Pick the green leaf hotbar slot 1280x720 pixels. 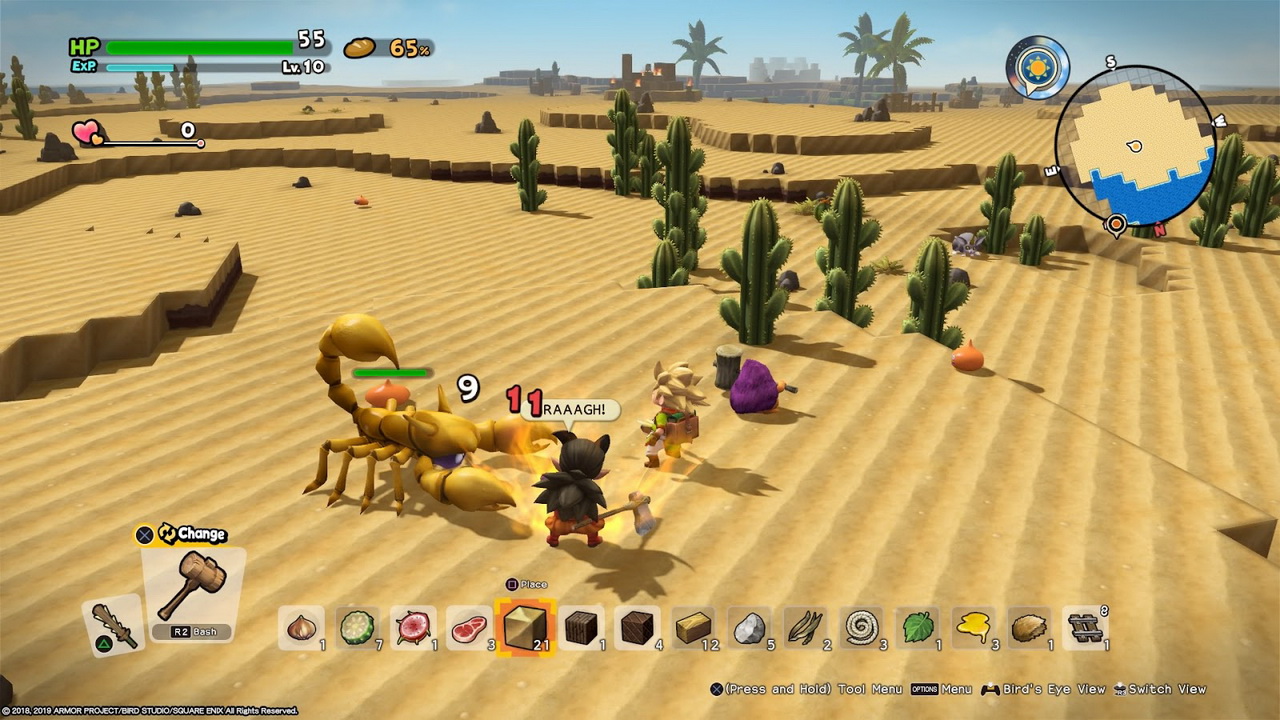click(x=917, y=628)
